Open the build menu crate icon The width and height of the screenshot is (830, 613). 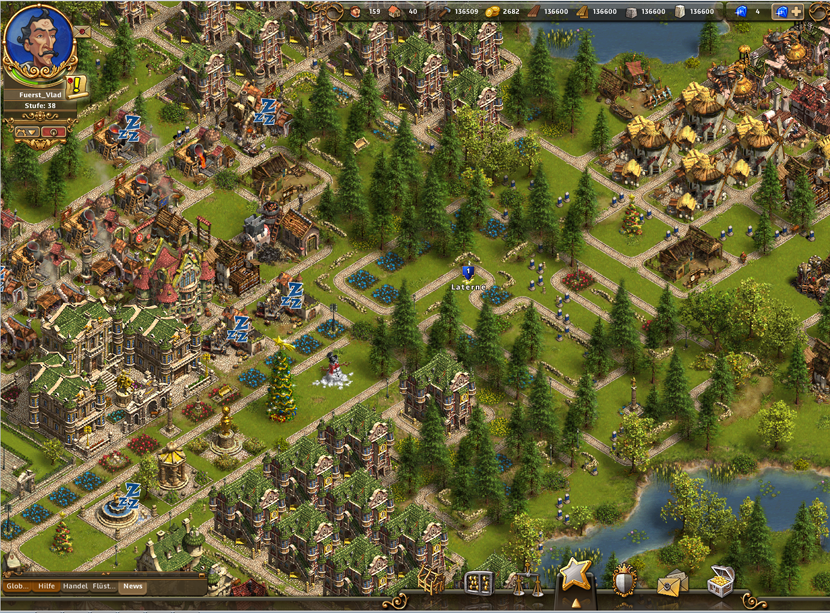point(431,581)
